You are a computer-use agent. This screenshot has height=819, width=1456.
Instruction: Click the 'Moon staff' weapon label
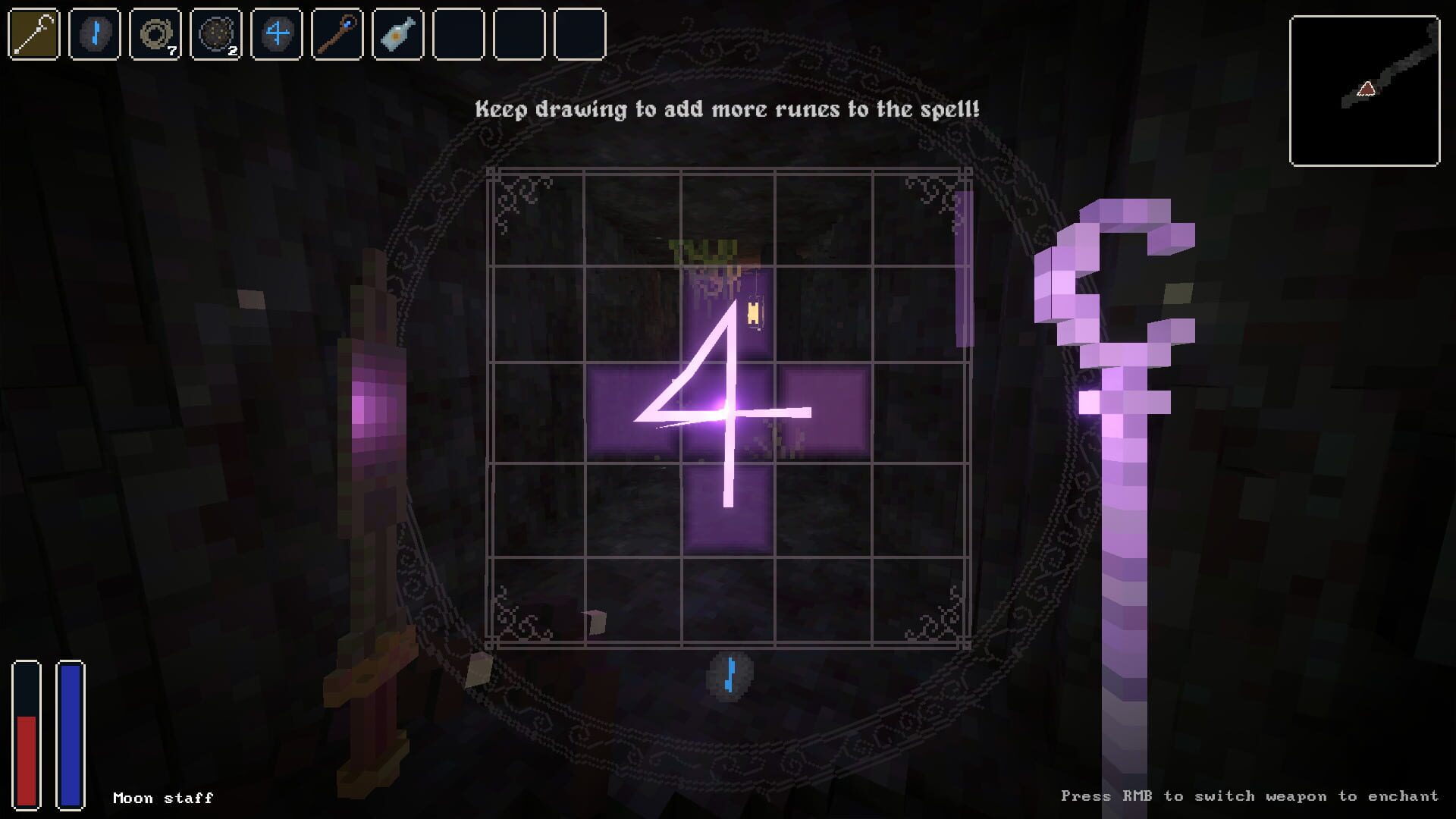coord(162,797)
